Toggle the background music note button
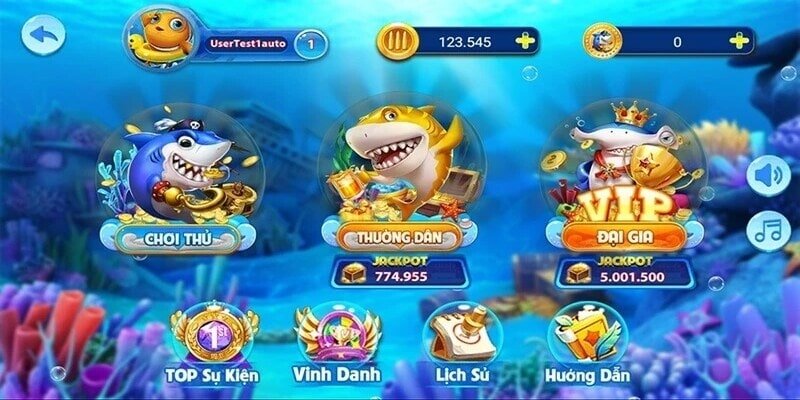The image size is (800, 400). (x=768, y=232)
